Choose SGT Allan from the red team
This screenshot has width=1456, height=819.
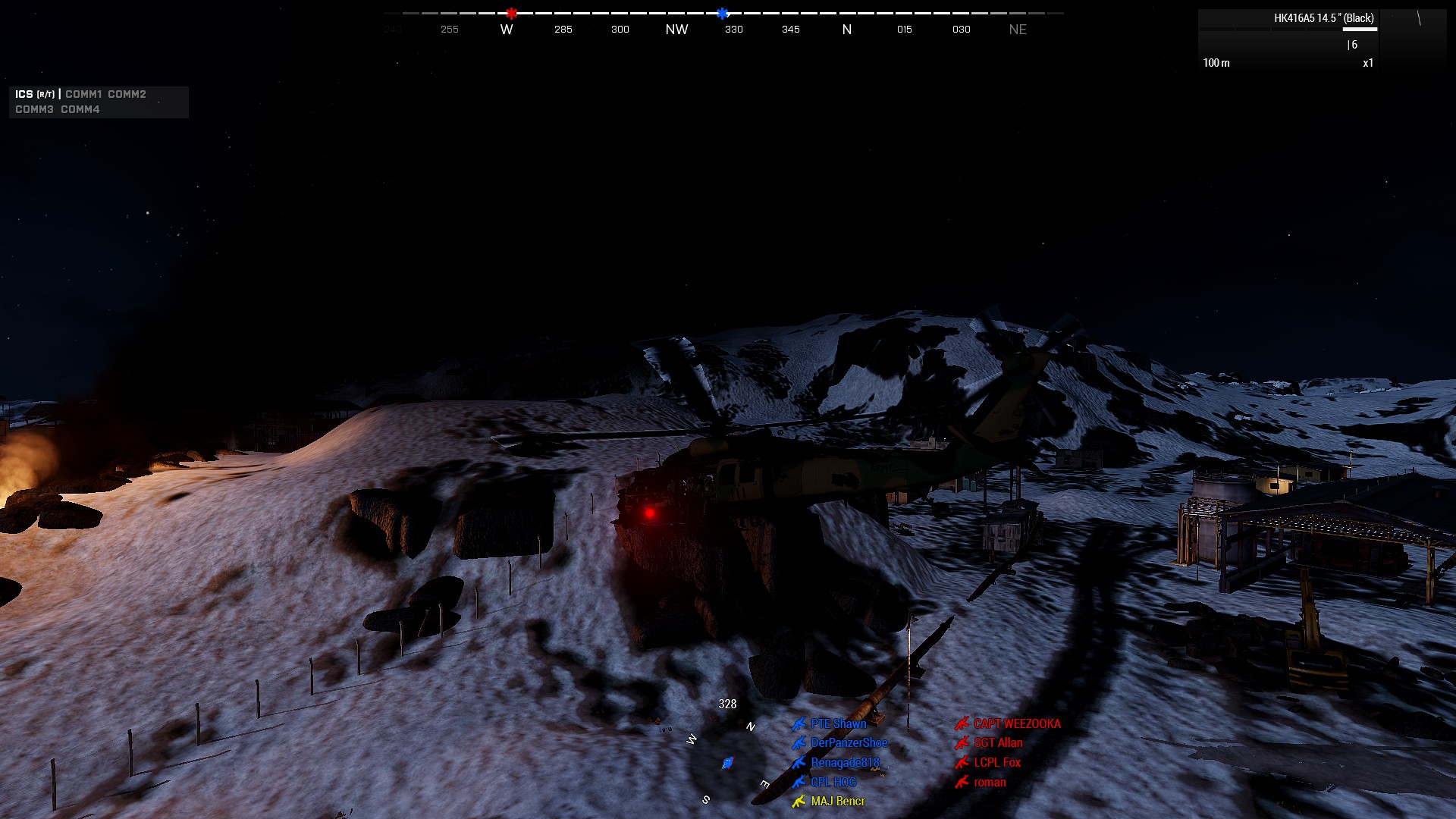[998, 743]
